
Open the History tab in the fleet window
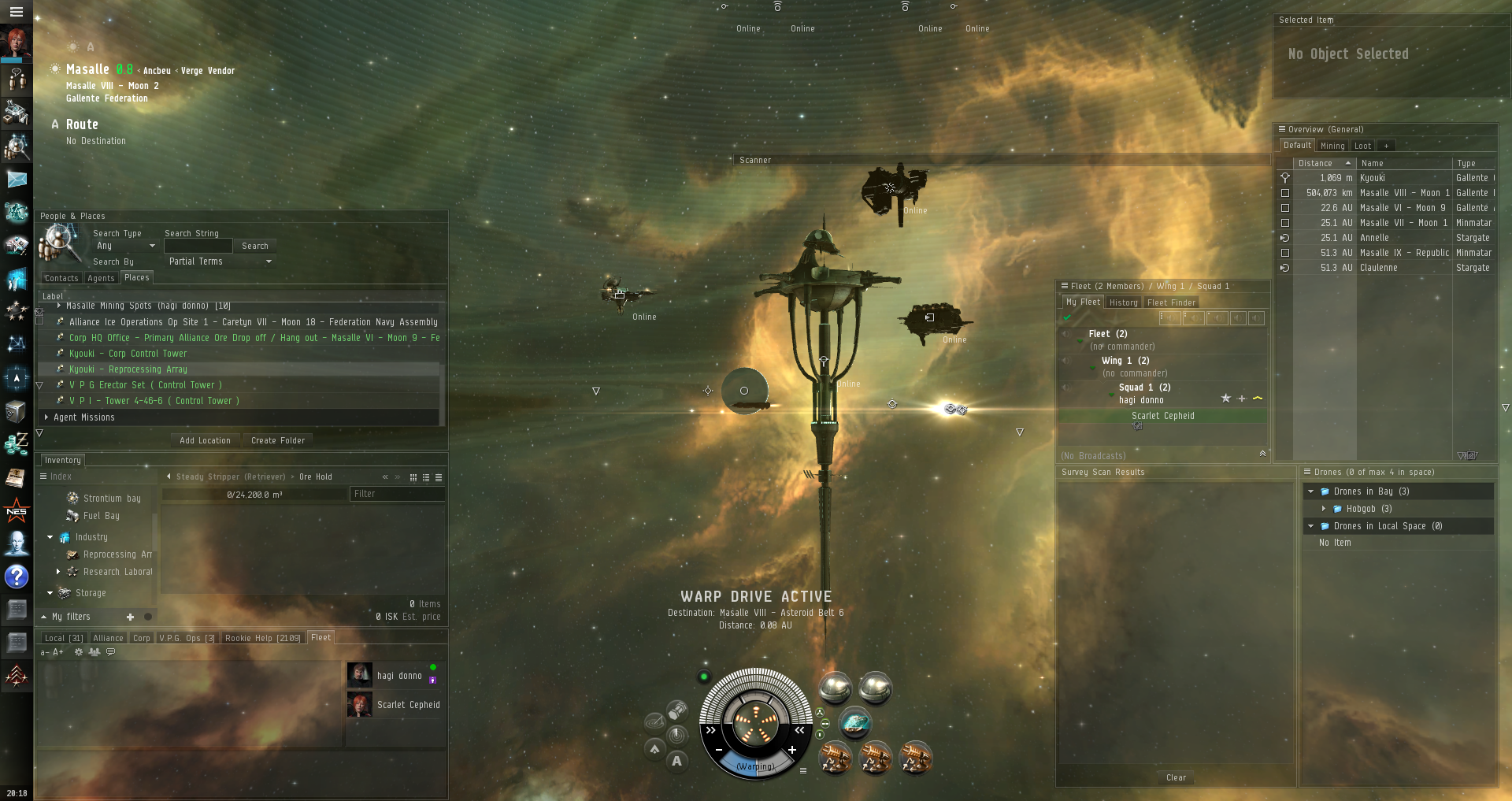tap(1123, 302)
